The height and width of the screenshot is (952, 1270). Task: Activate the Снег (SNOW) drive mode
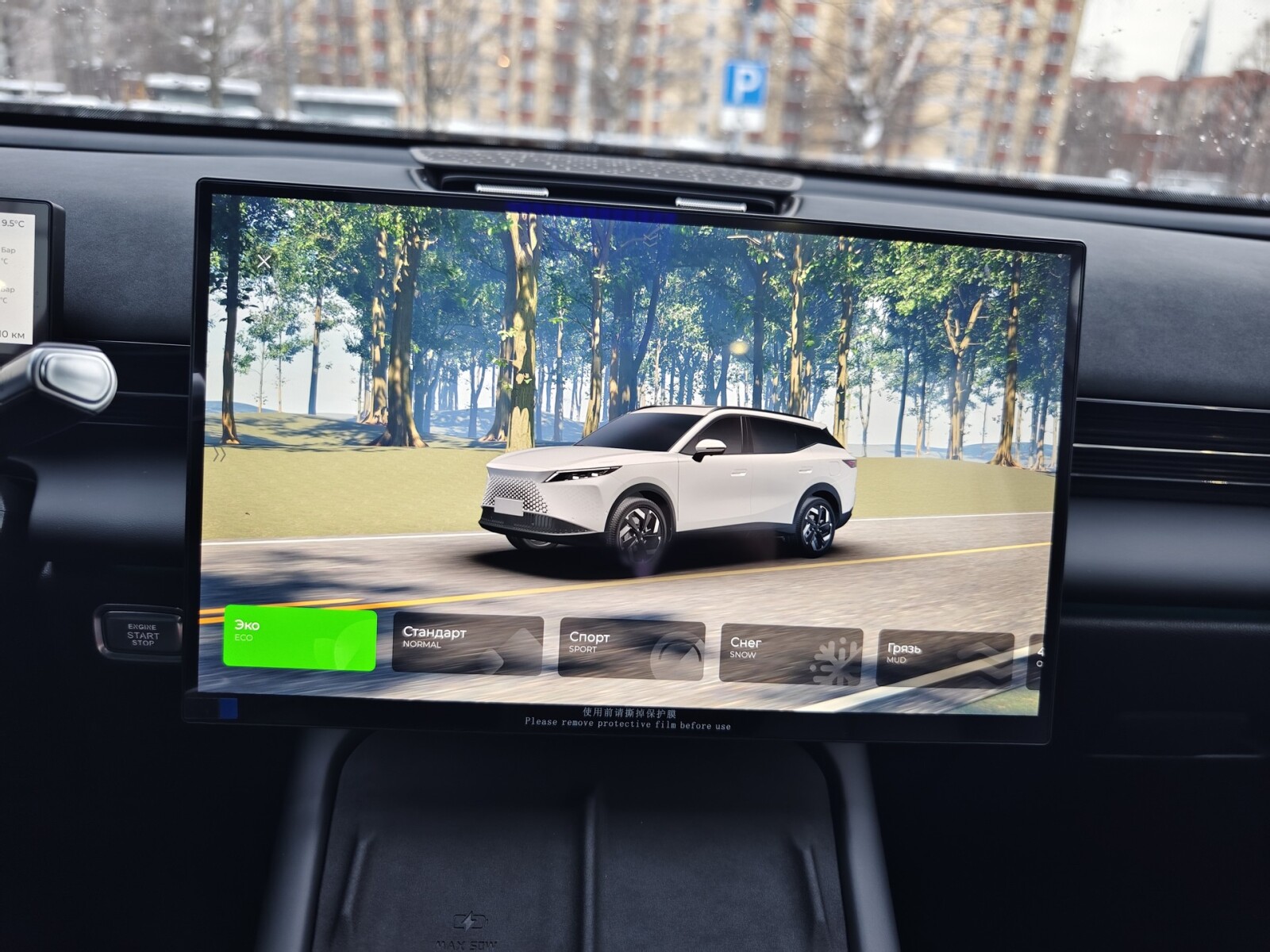(791, 654)
